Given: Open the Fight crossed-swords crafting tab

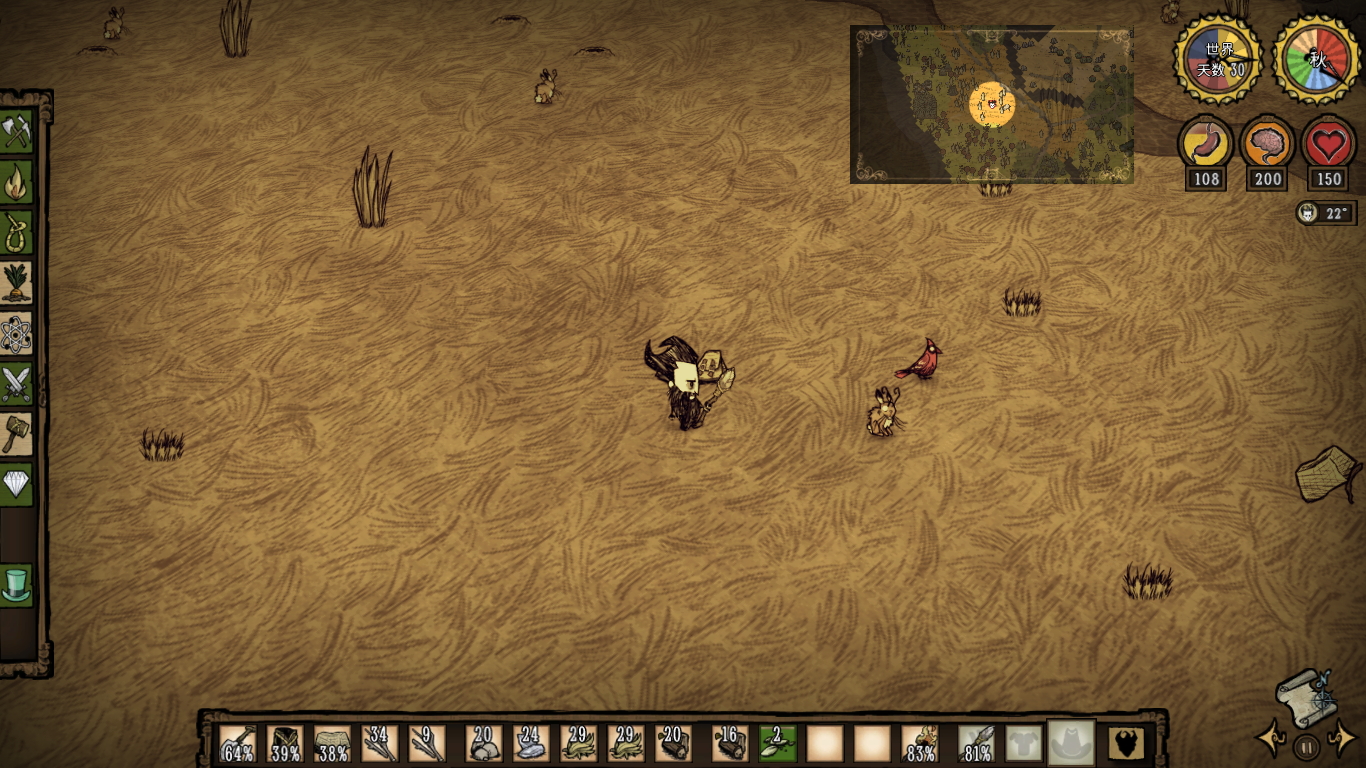Looking at the screenshot, I should tap(17, 384).
